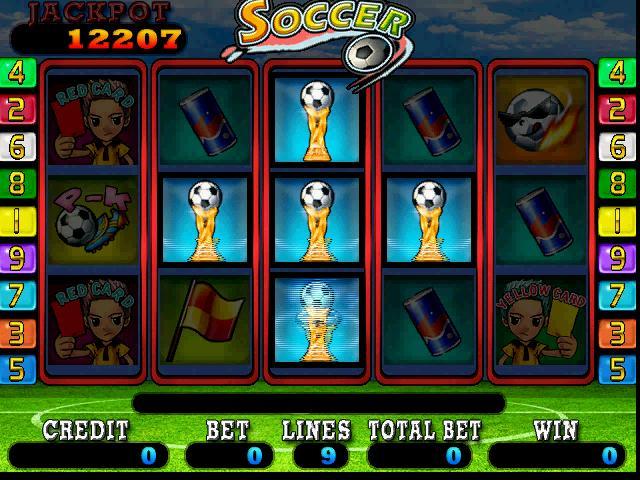
Task: Click the purple payline 9 marker on the right
Action: coord(619,258)
